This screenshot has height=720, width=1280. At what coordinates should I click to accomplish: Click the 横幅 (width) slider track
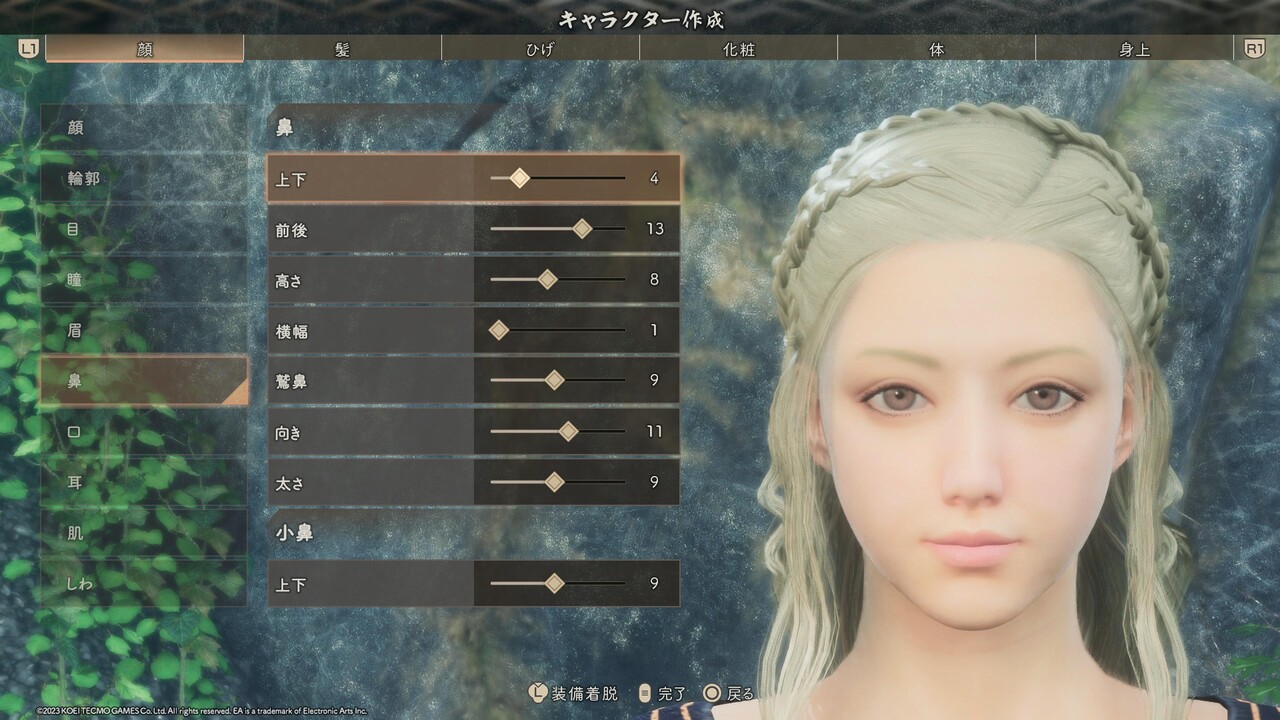coord(557,330)
